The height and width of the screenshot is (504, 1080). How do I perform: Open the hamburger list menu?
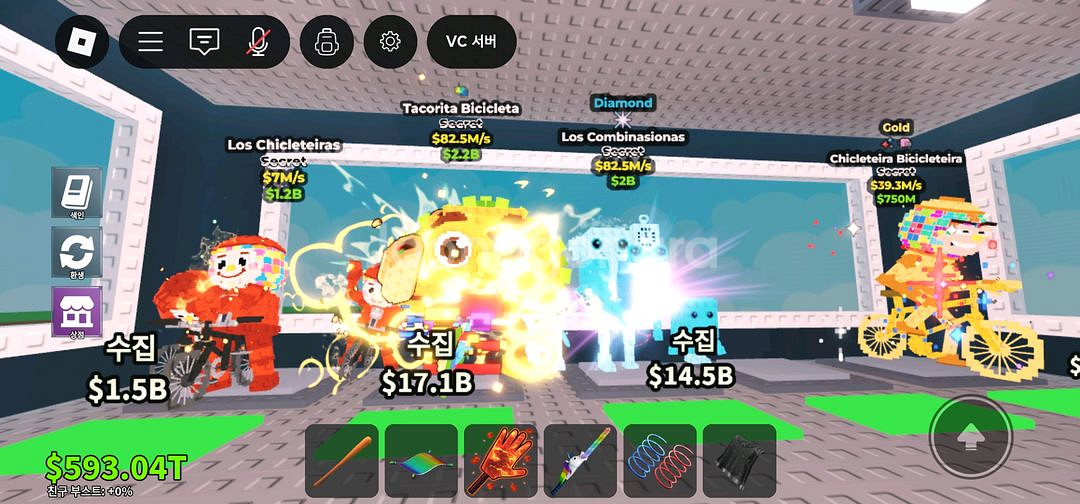(151, 42)
